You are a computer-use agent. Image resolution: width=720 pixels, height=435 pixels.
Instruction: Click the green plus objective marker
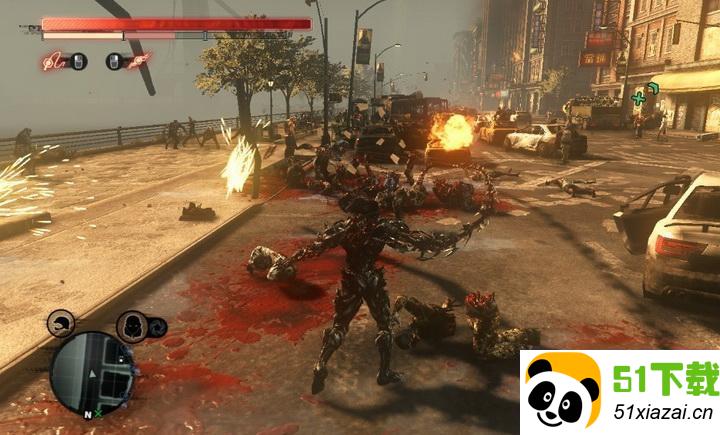[x=640, y=98]
